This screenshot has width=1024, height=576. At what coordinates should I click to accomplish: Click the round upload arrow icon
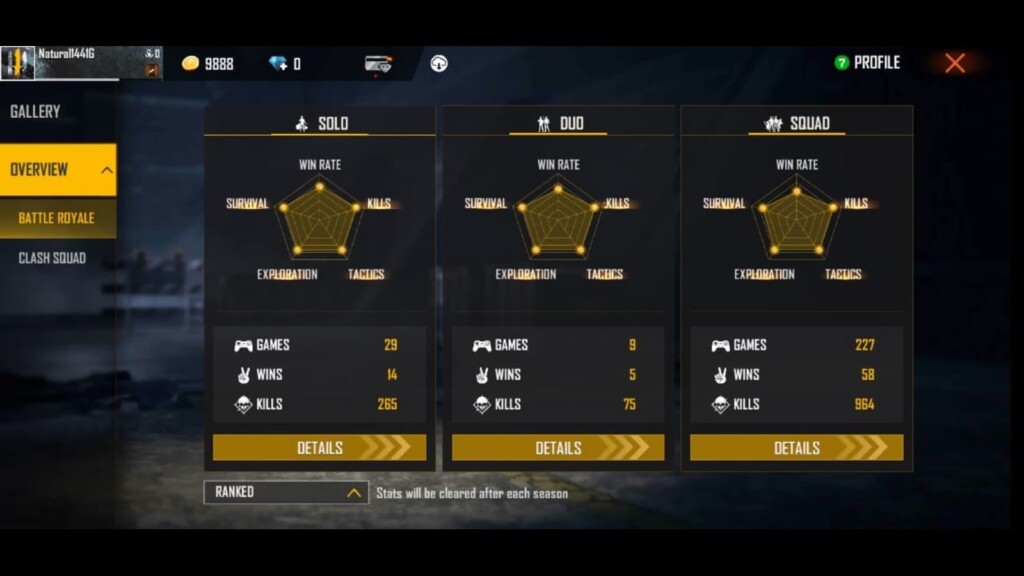tap(439, 64)
